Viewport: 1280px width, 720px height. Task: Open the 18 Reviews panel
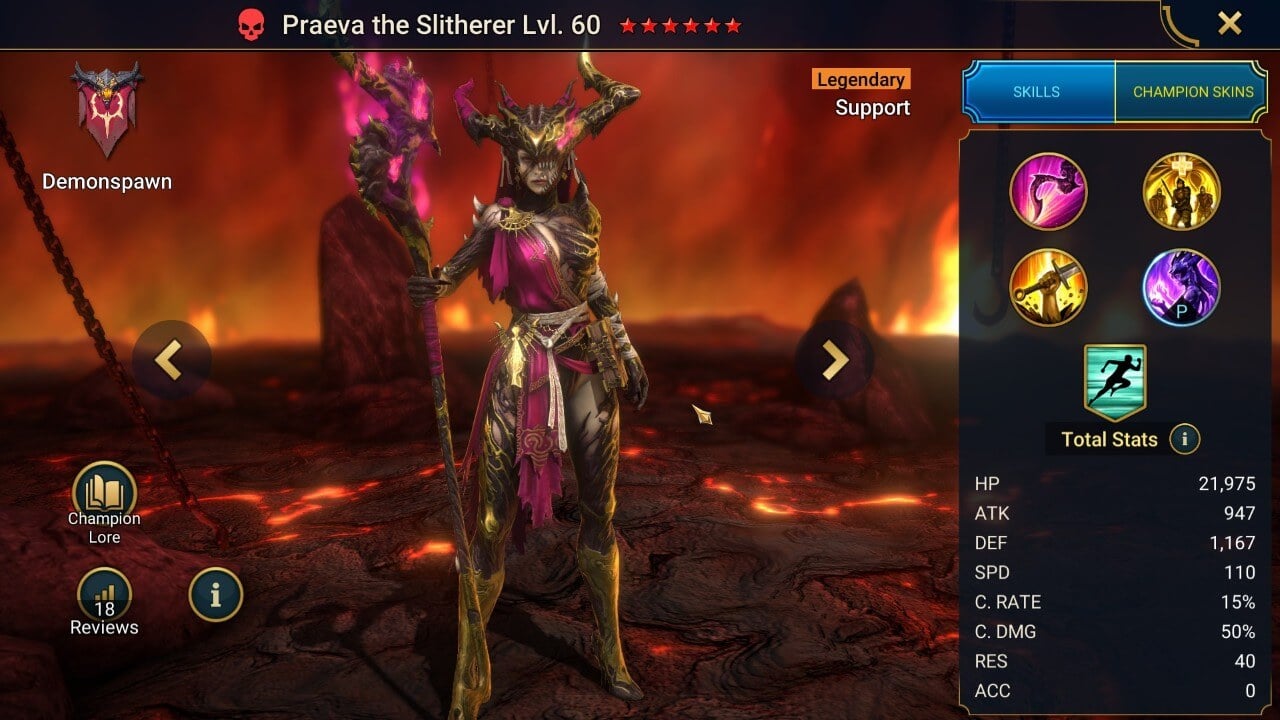[x=104, y=595]
